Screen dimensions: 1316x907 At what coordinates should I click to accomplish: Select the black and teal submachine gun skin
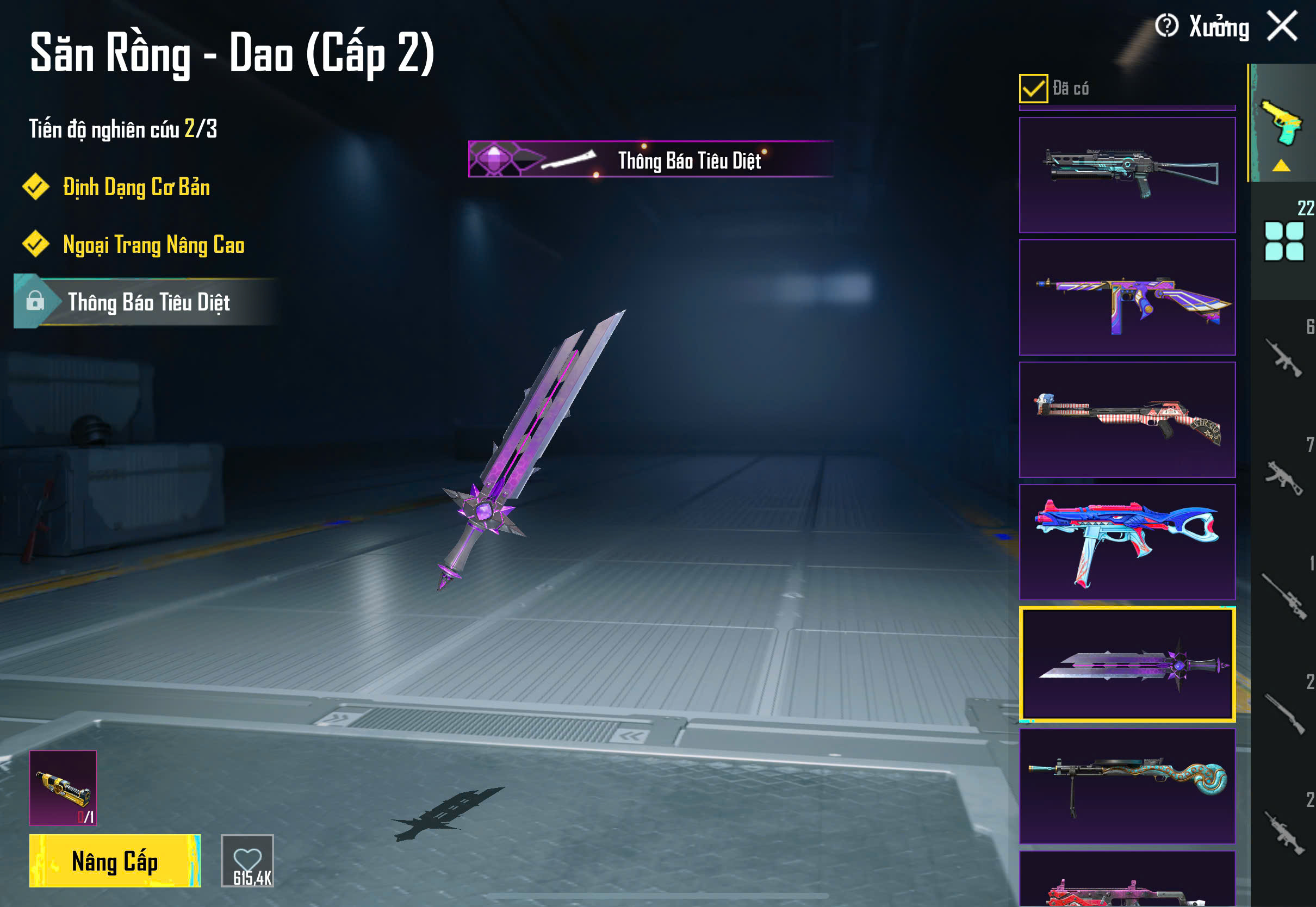[x=1127, y=175]
